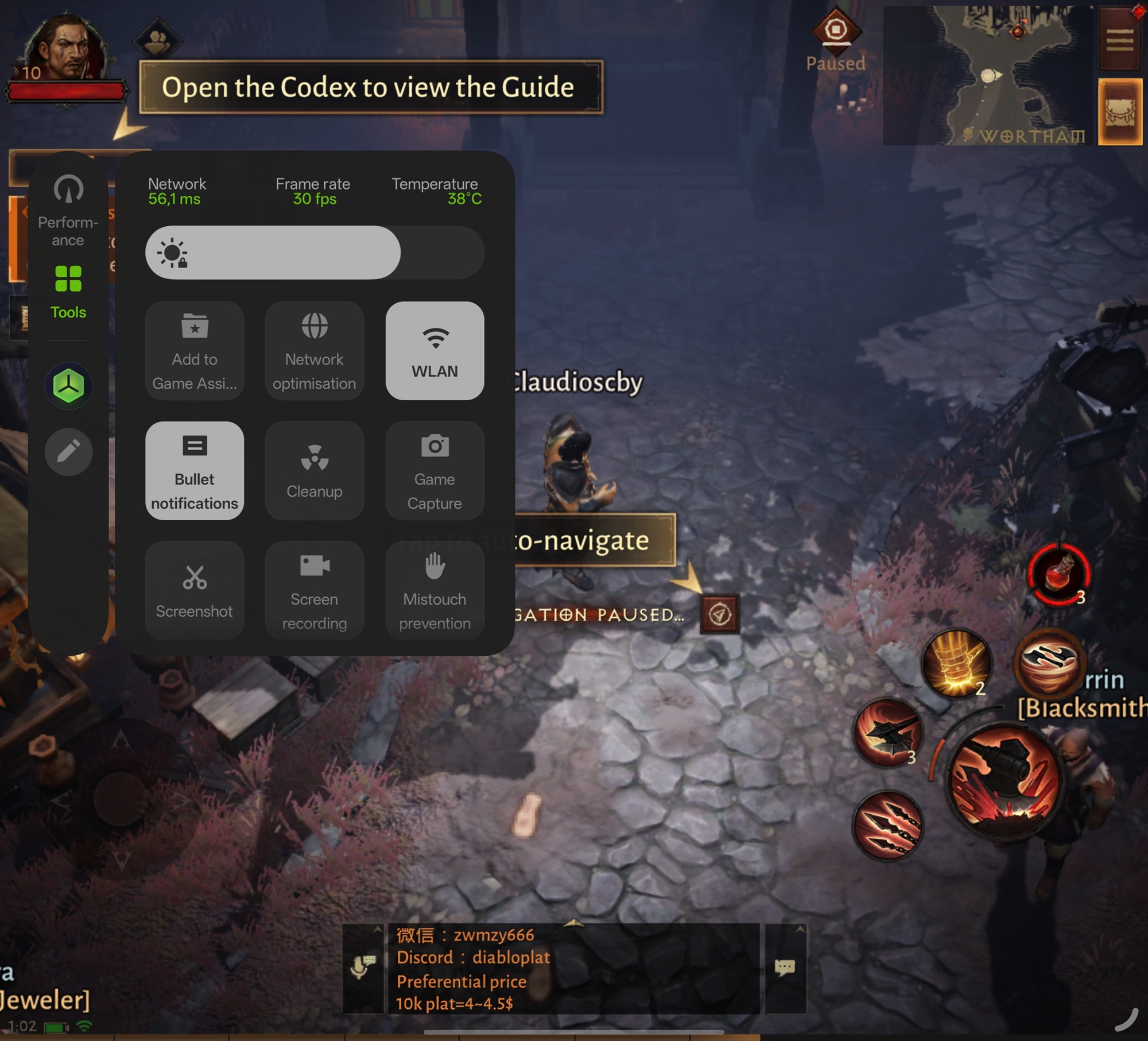This screenshot has height=1041, width=1148.
Task: Toggle Bullet notifications
Action: click(195, 471)
